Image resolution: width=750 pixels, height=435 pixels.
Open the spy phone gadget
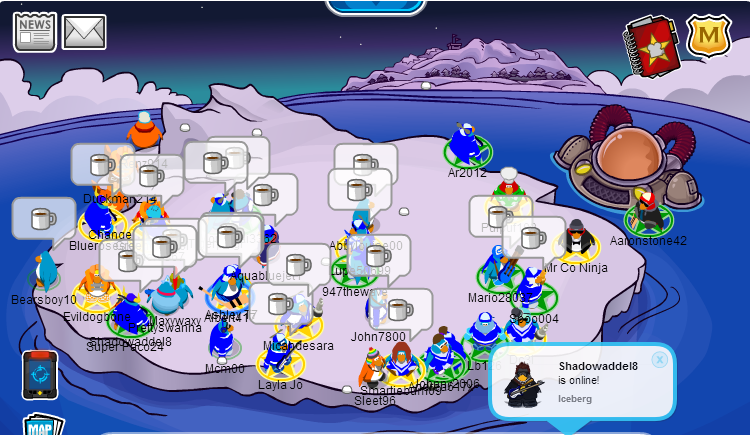click(40, 374)
